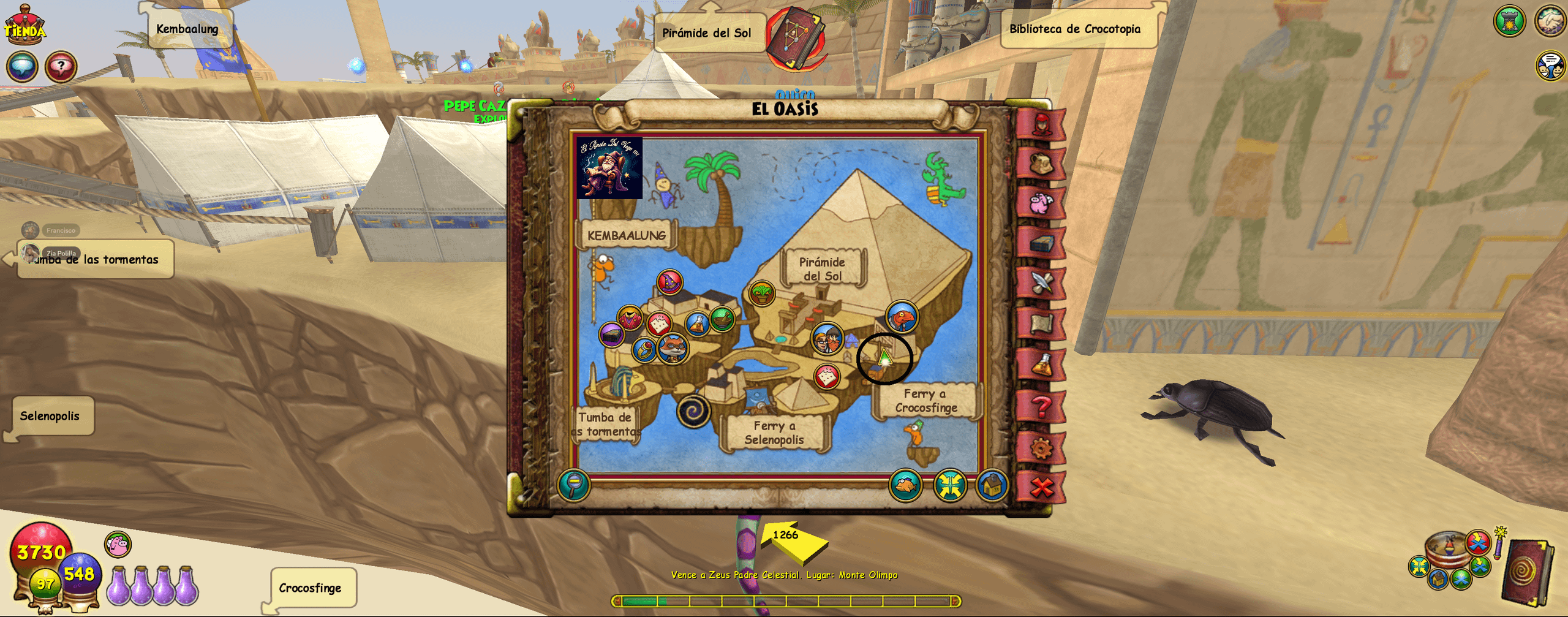Click the pink pig pet icon near potions
This screenshot has height=617, width=1568.
[118, 544]
